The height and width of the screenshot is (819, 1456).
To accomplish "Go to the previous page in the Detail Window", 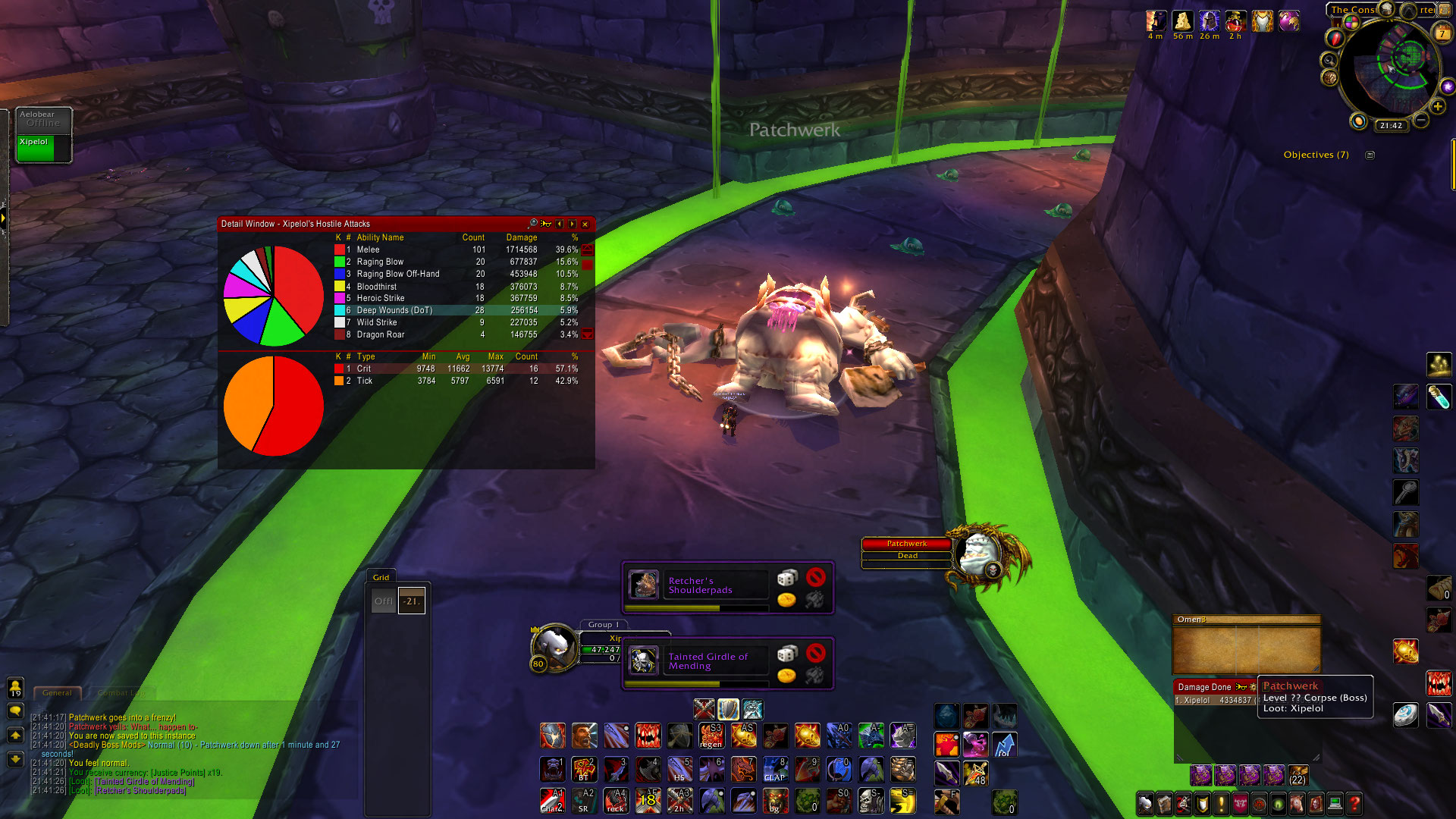I will [560, 224].
